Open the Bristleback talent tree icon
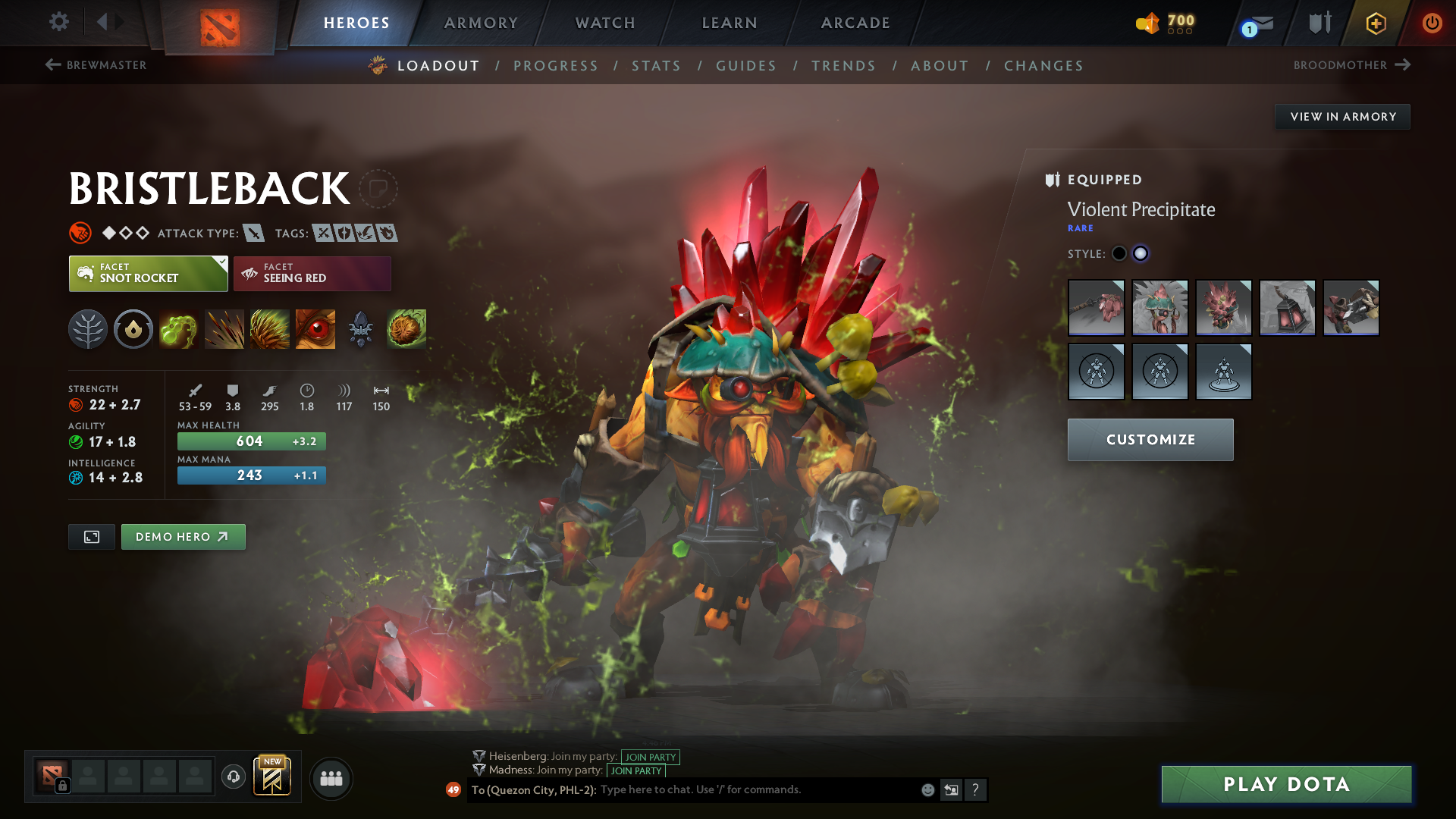The image size is (1456, 819). tap(88, 328)
